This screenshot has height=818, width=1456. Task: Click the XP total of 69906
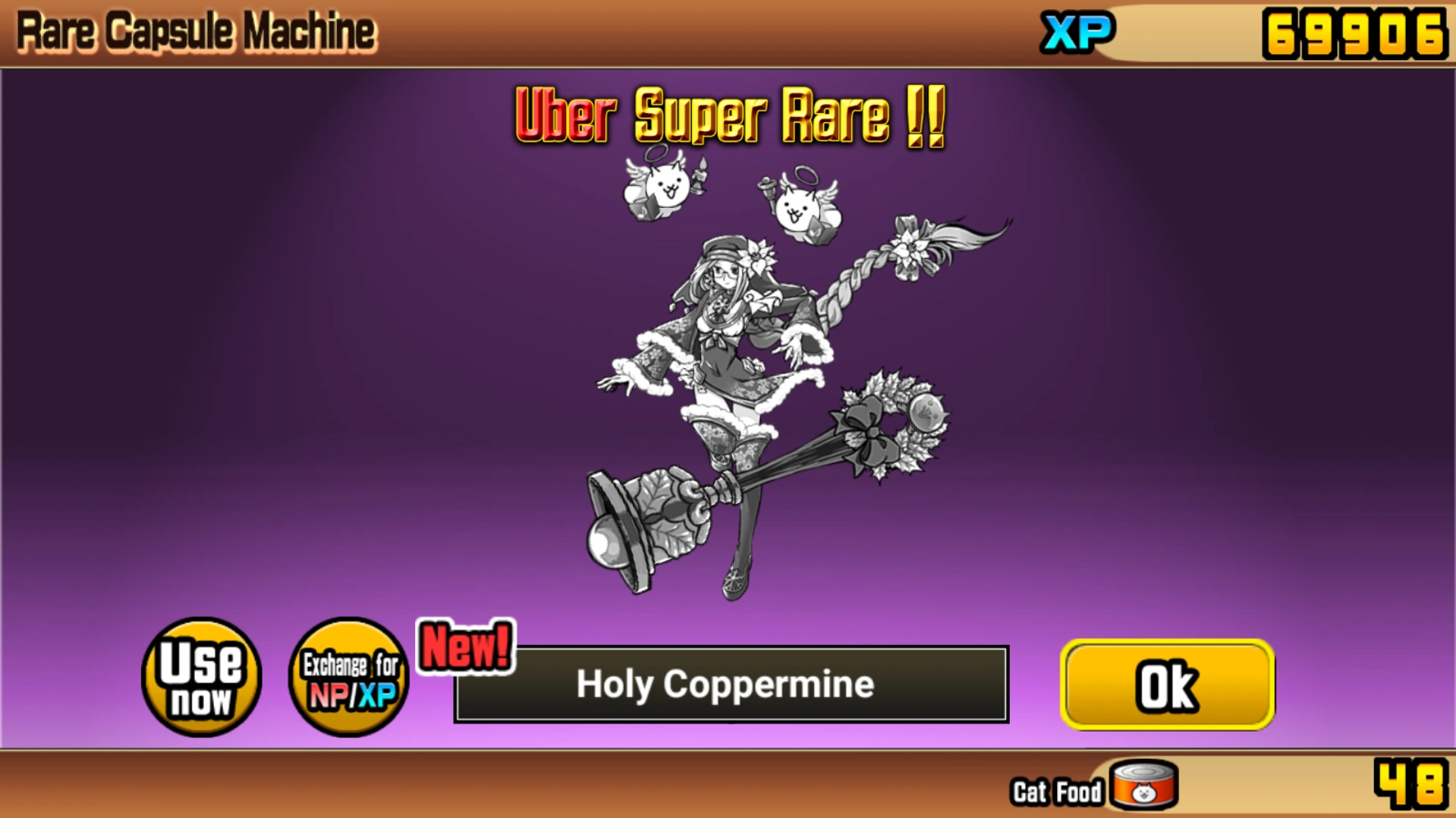pyautogui.click(x=1354, y=32)
